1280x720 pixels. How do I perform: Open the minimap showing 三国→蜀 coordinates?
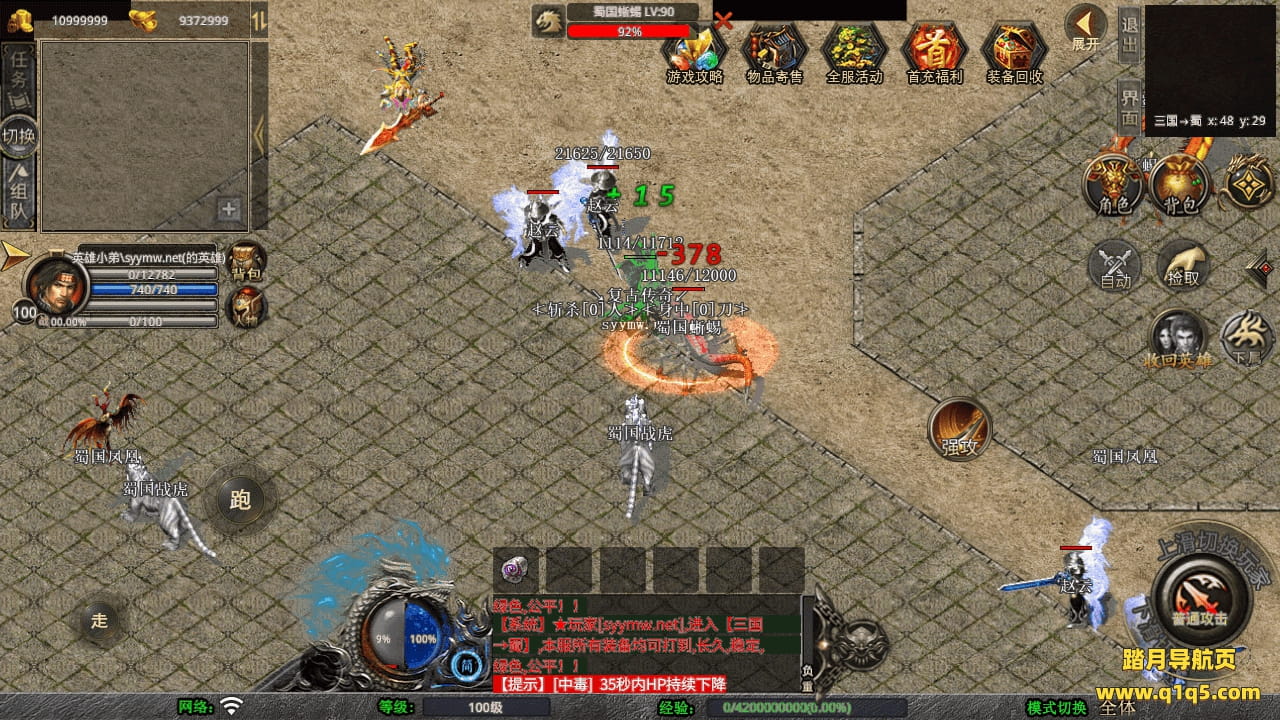point(1209,68)
